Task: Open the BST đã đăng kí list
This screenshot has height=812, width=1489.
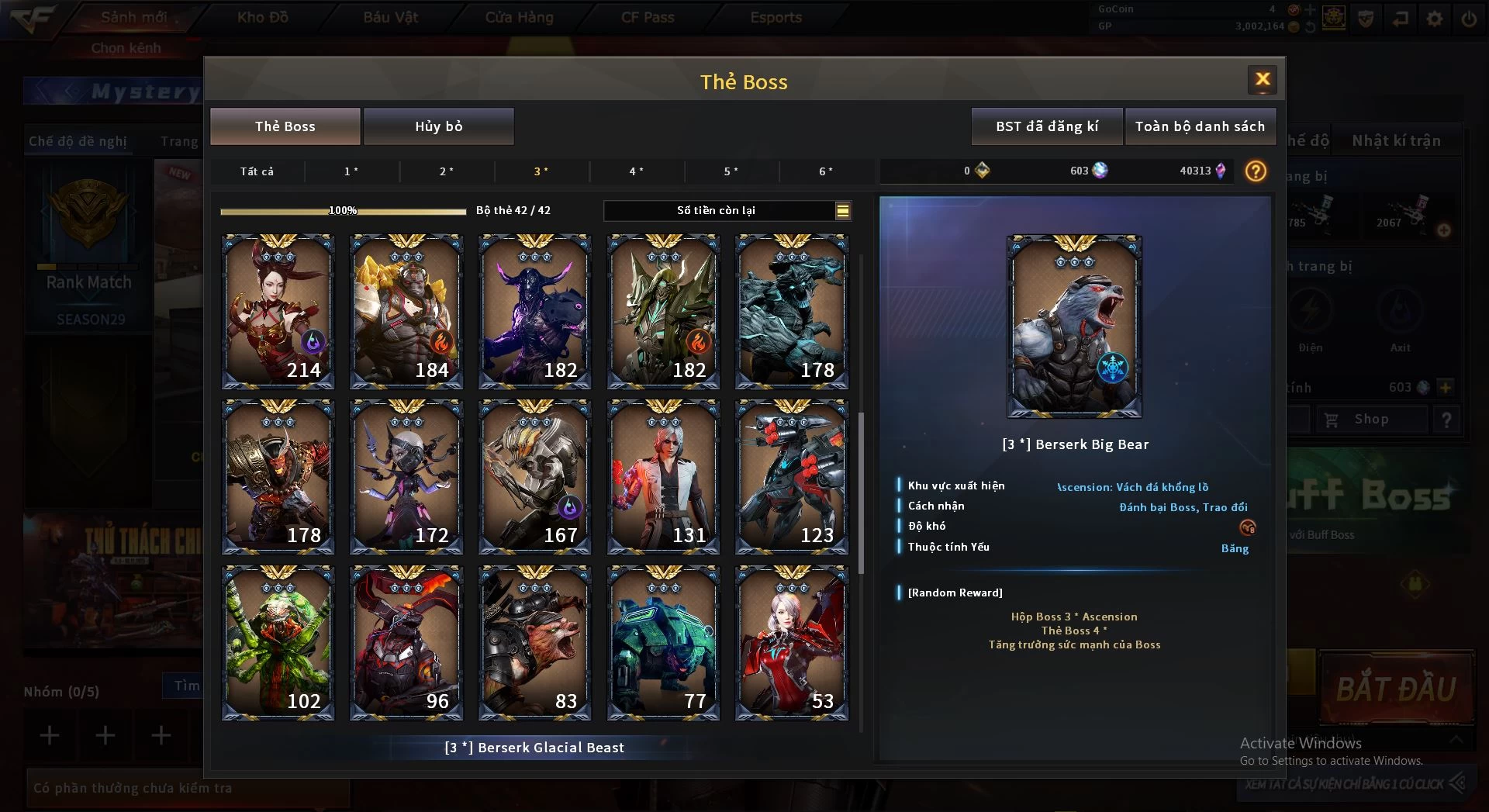Action: 1046,126
